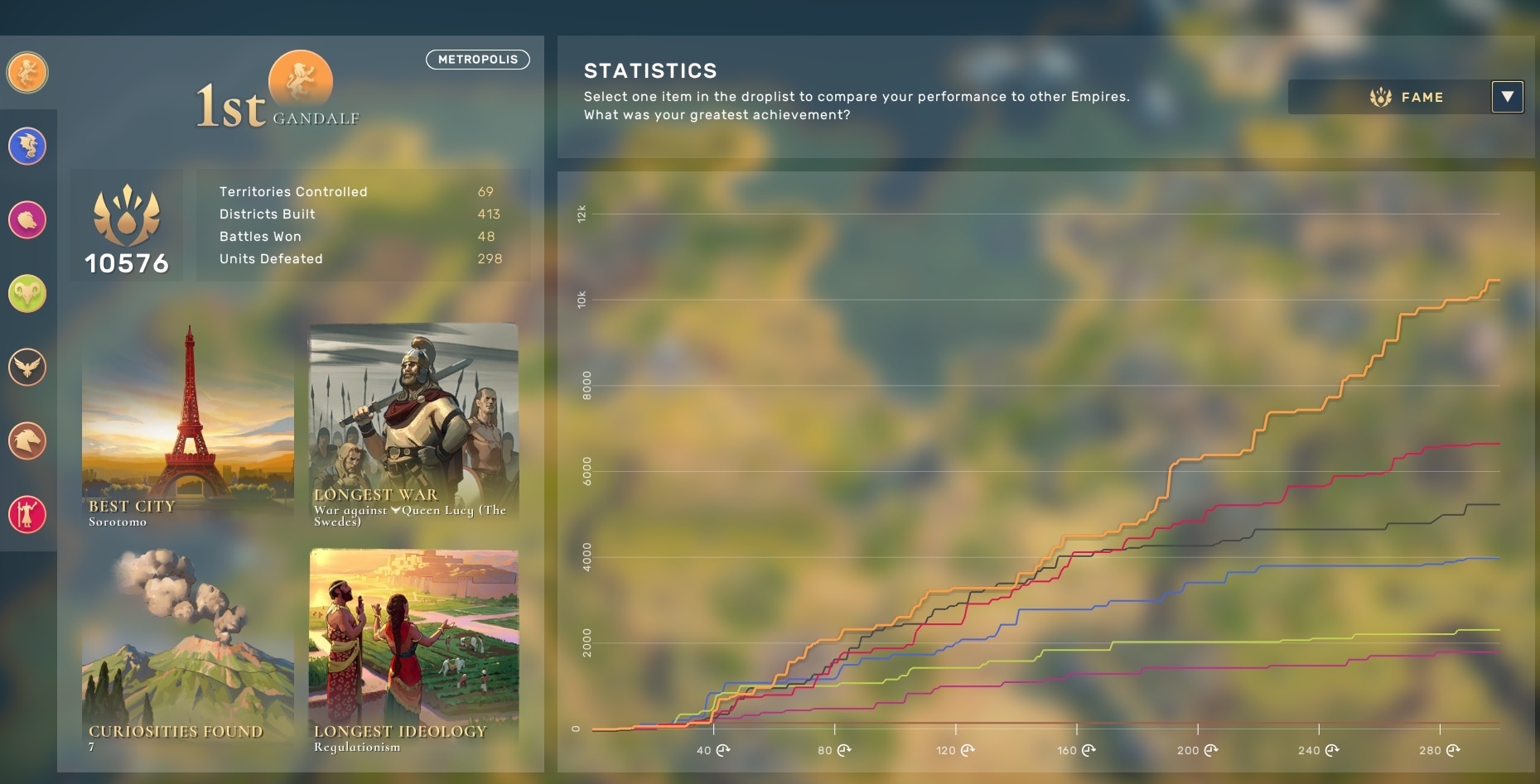This screenshot has width=1540, height=784.
Task: Open the Longest Ideology Regulationism card
Action: 413,654
